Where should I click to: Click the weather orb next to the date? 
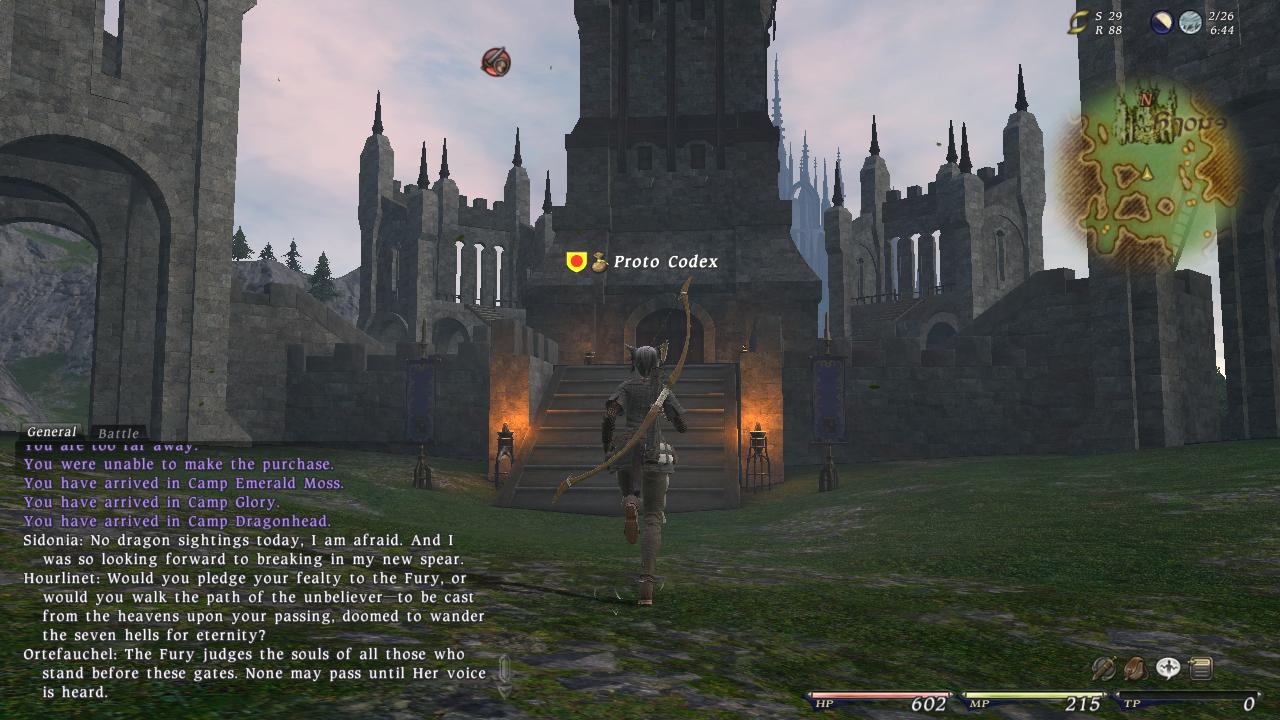click(1191, 21)
